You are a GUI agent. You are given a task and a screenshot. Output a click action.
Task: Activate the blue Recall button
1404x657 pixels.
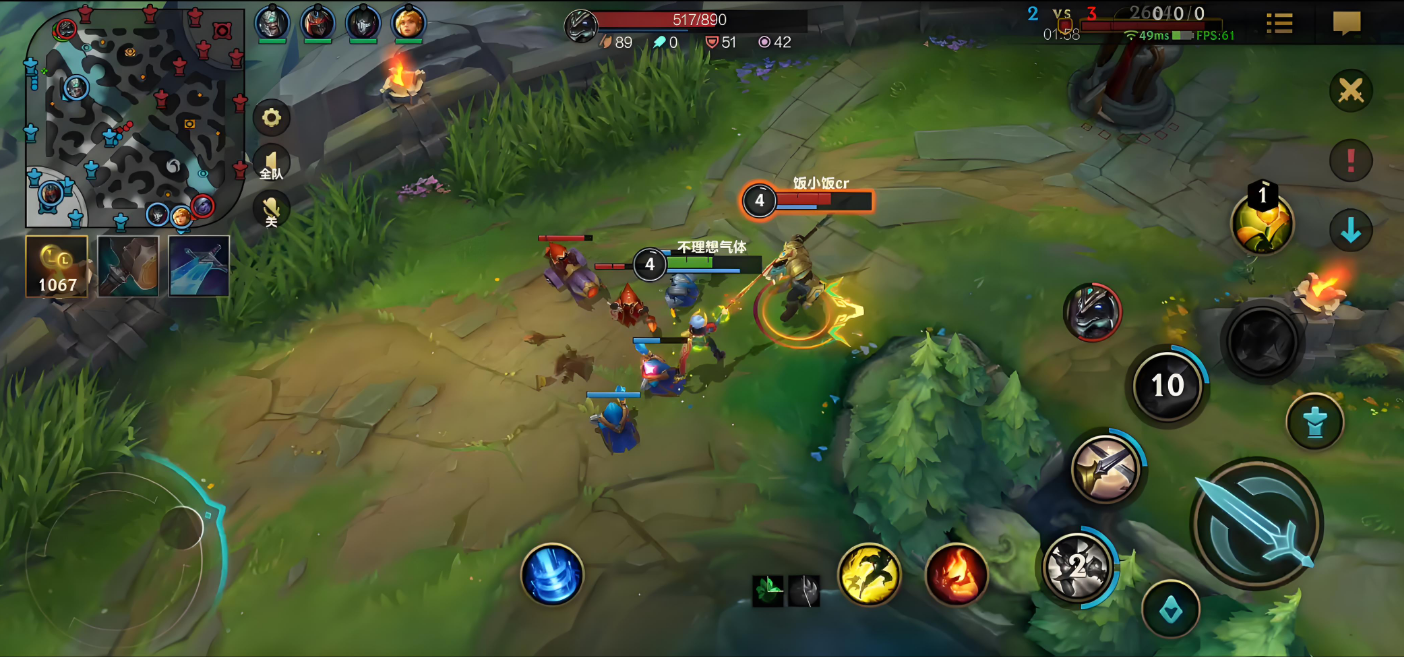(x=552, y=574)
